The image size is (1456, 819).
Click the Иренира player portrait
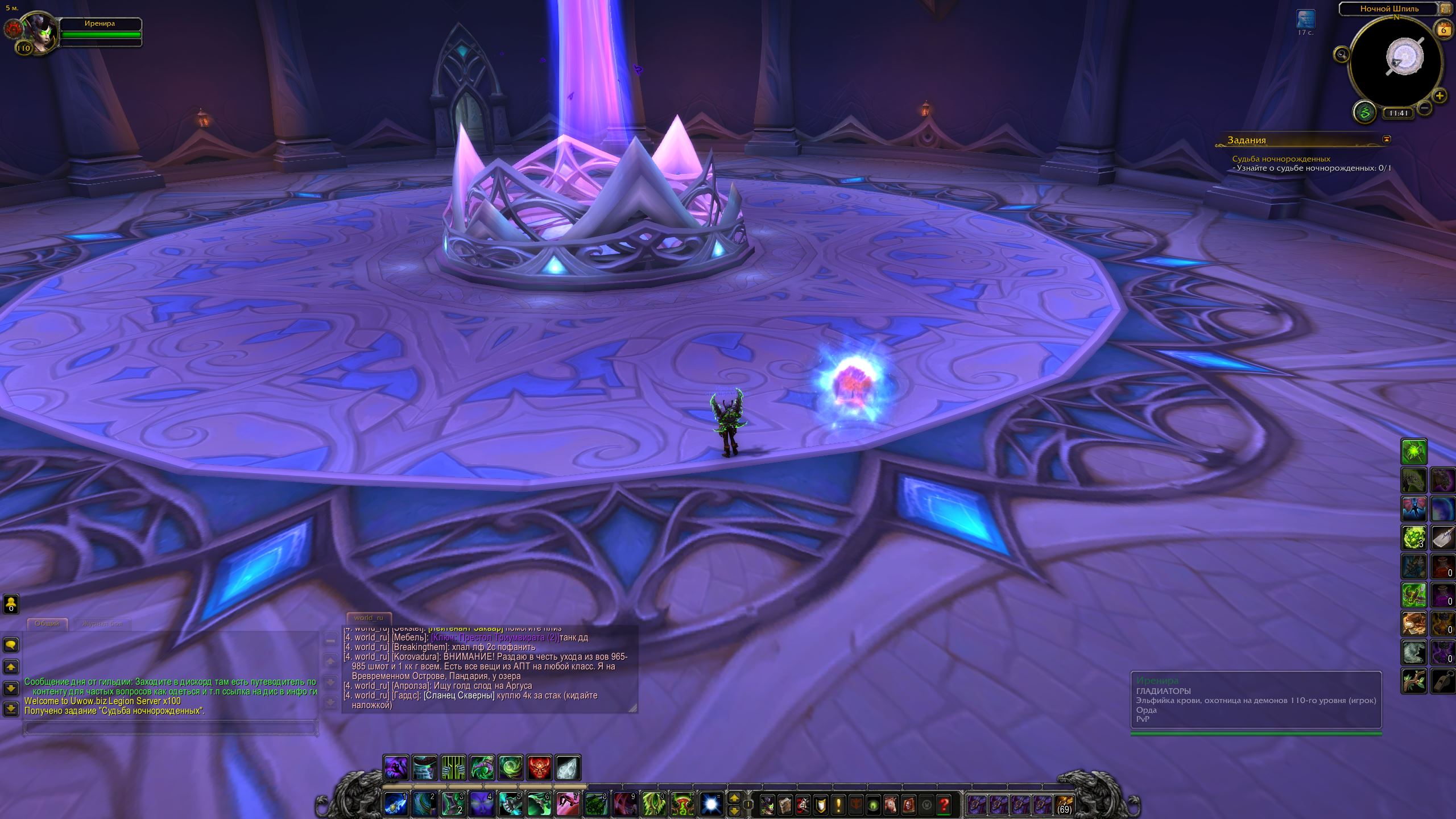[x=39, y=32]
